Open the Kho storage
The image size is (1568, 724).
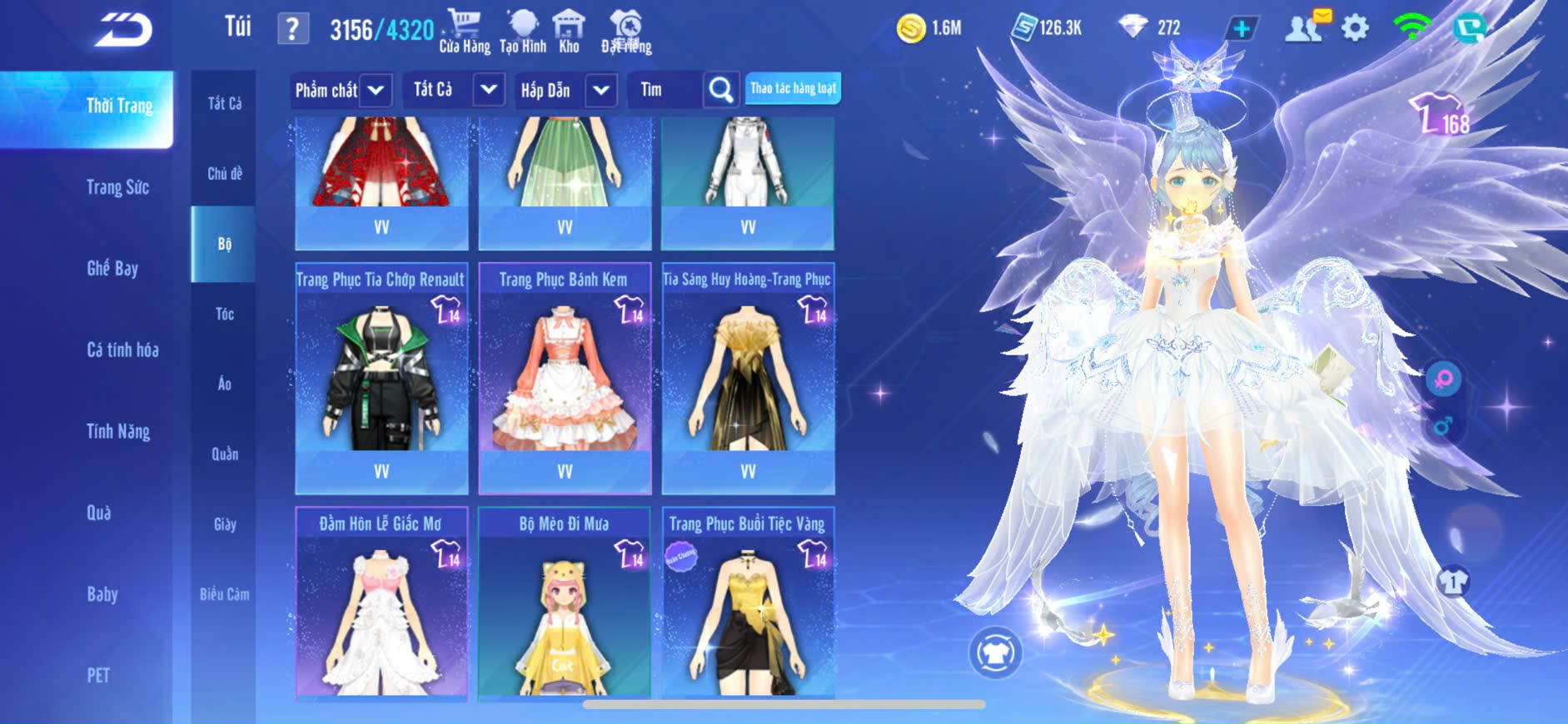[569, 32]
